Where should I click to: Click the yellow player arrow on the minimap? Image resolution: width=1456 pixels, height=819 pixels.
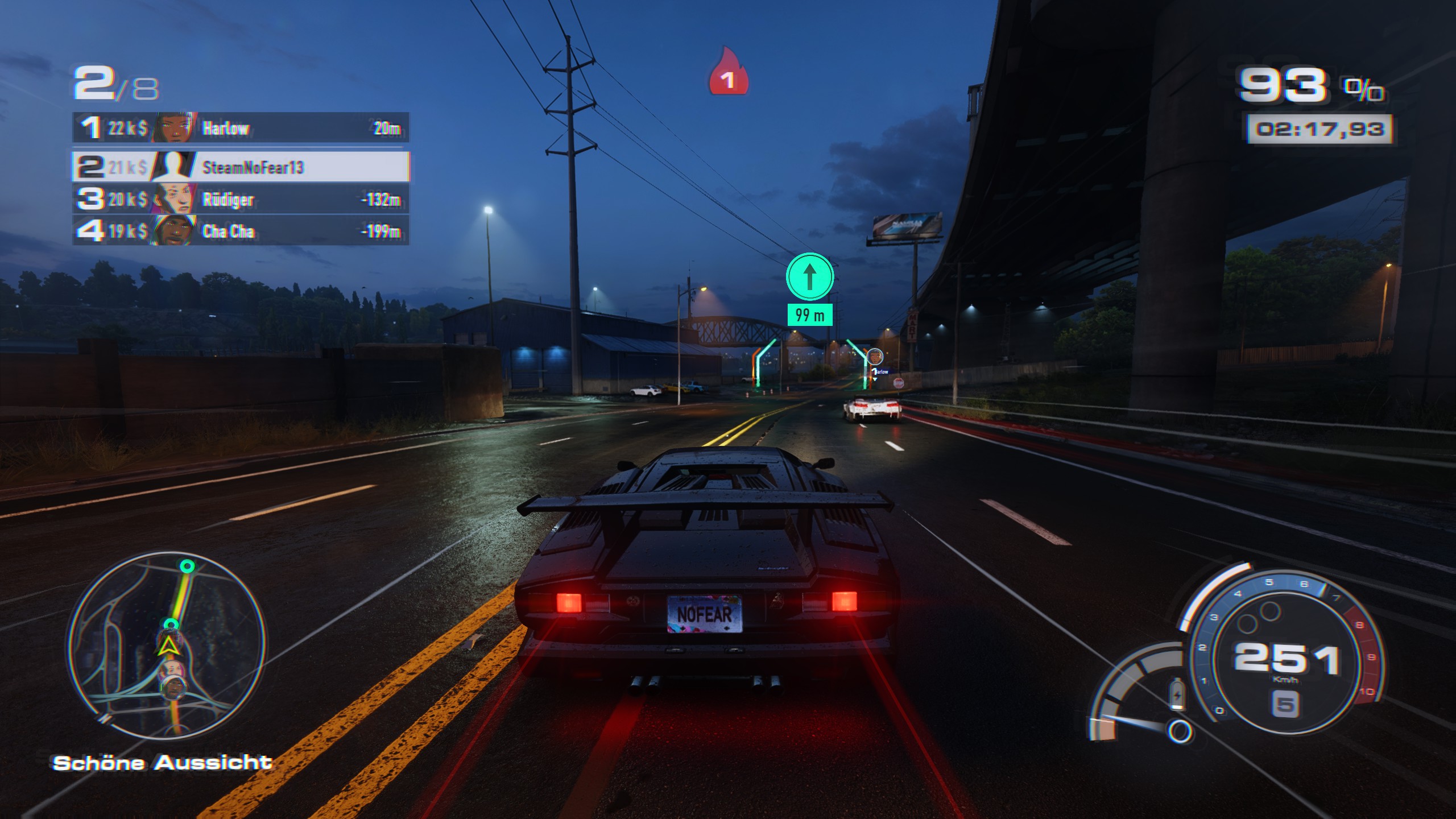point(167,646)
